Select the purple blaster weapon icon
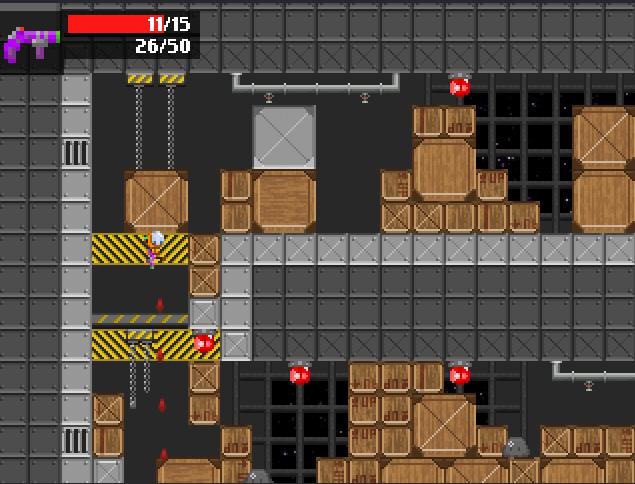635x484 pixels. coord(30,42)
